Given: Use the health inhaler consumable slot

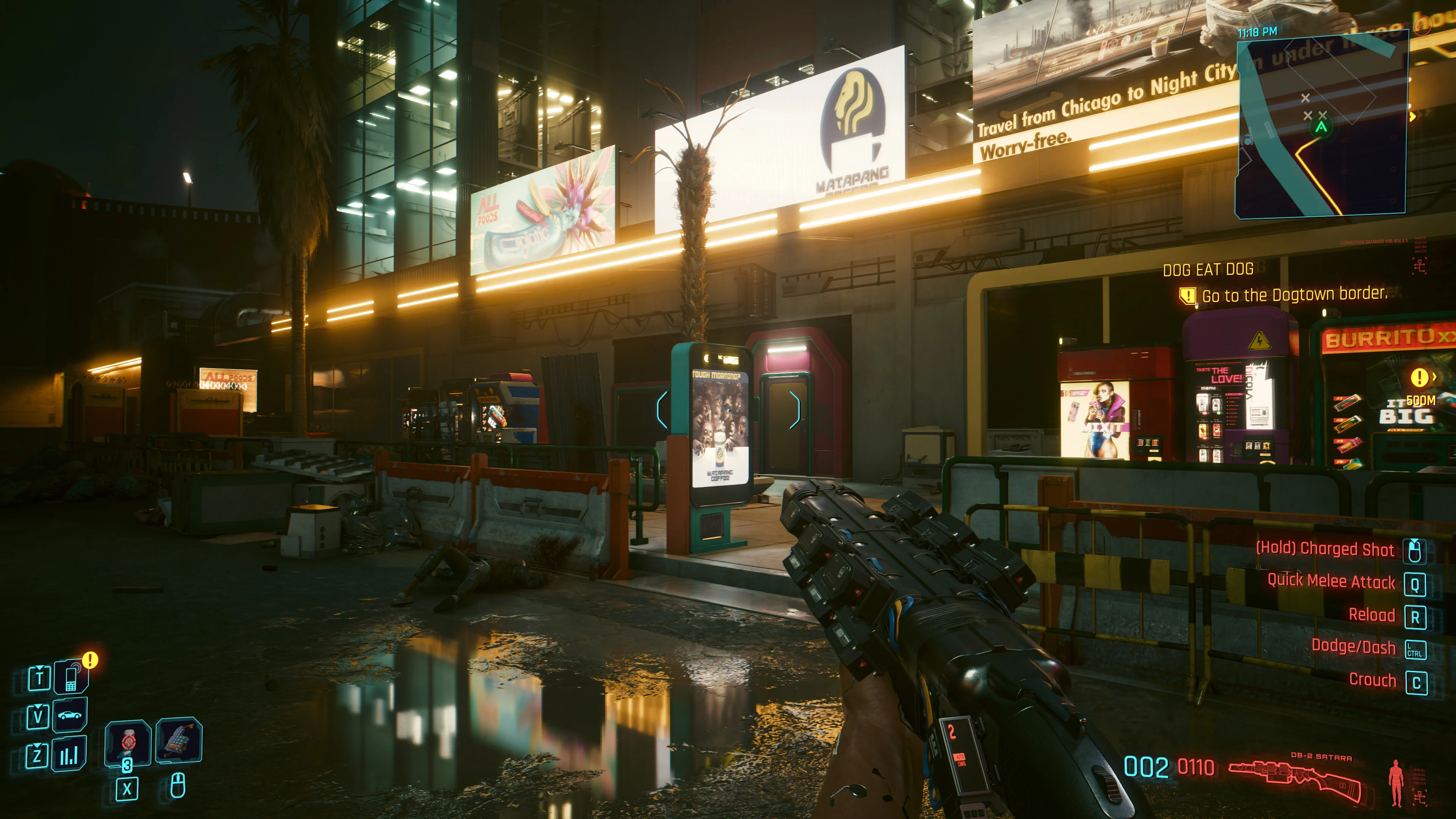Looking at the screenshot, I should click(128, 742).
